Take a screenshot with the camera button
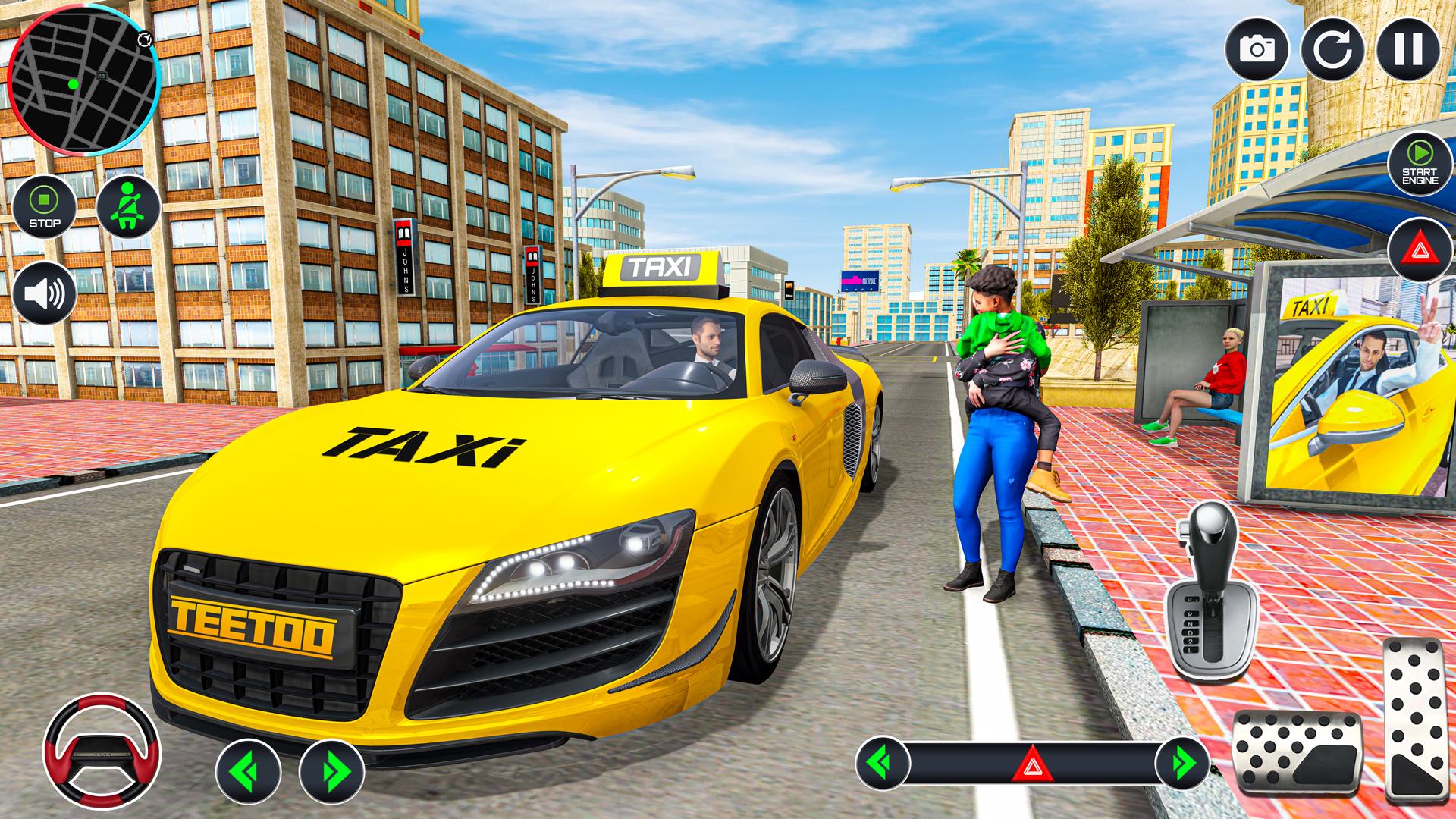Viewport: 1456px width, 819px height. pos(1257,49)
